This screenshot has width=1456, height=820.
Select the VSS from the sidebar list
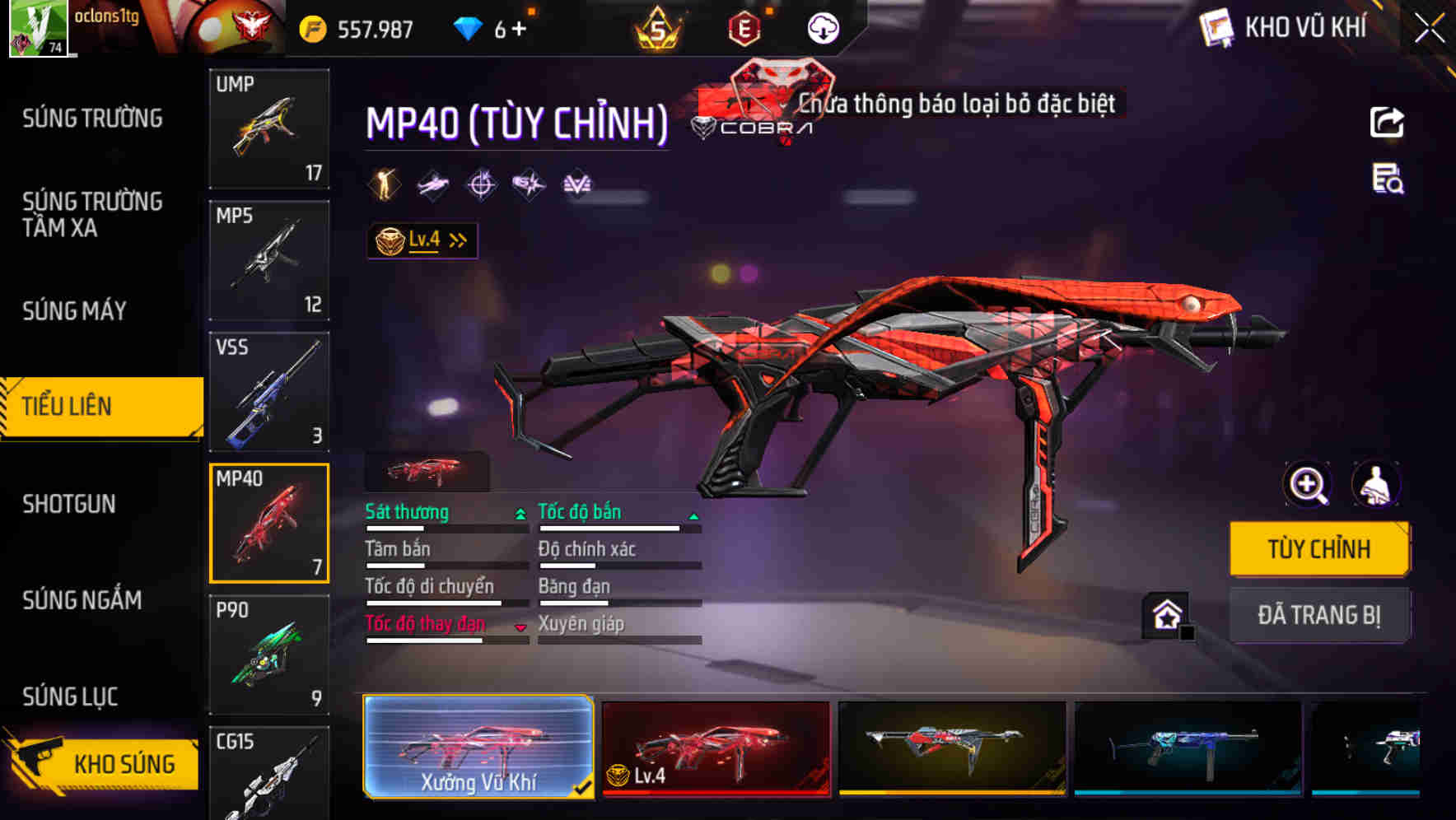269,393
